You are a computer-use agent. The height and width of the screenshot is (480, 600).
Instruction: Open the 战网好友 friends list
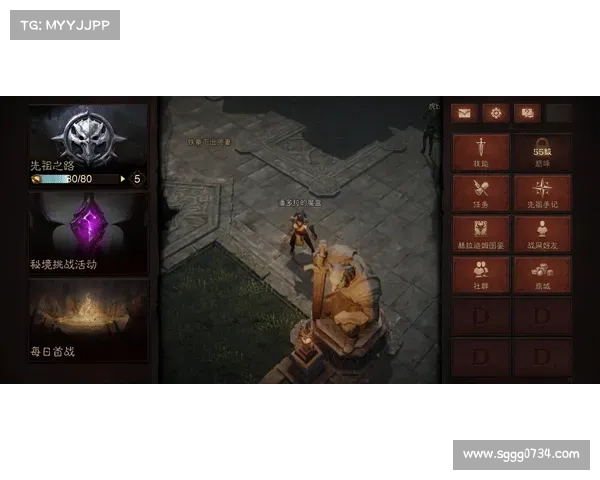pos(542,234)
